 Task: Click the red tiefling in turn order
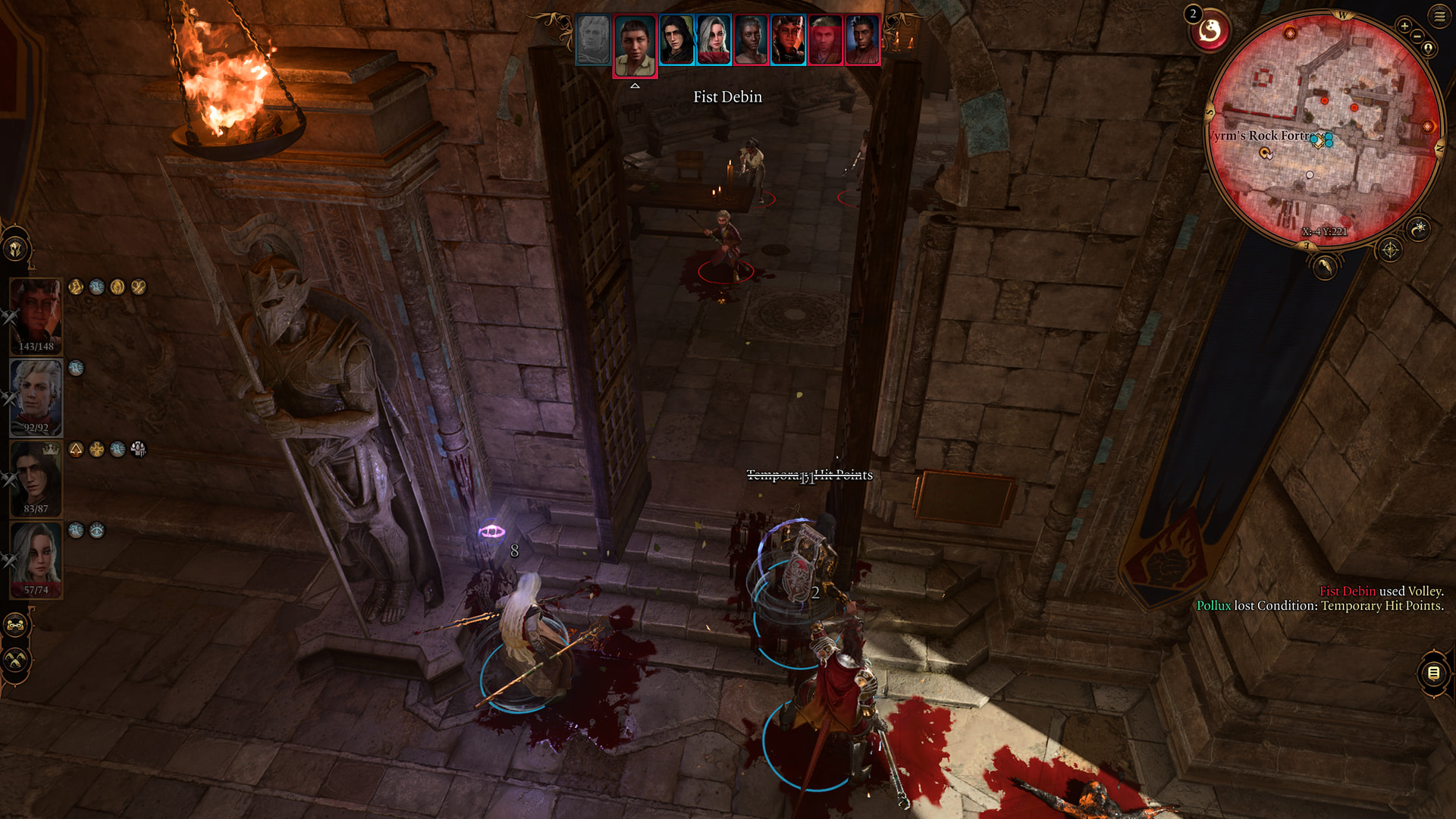(x=788, y=39)
